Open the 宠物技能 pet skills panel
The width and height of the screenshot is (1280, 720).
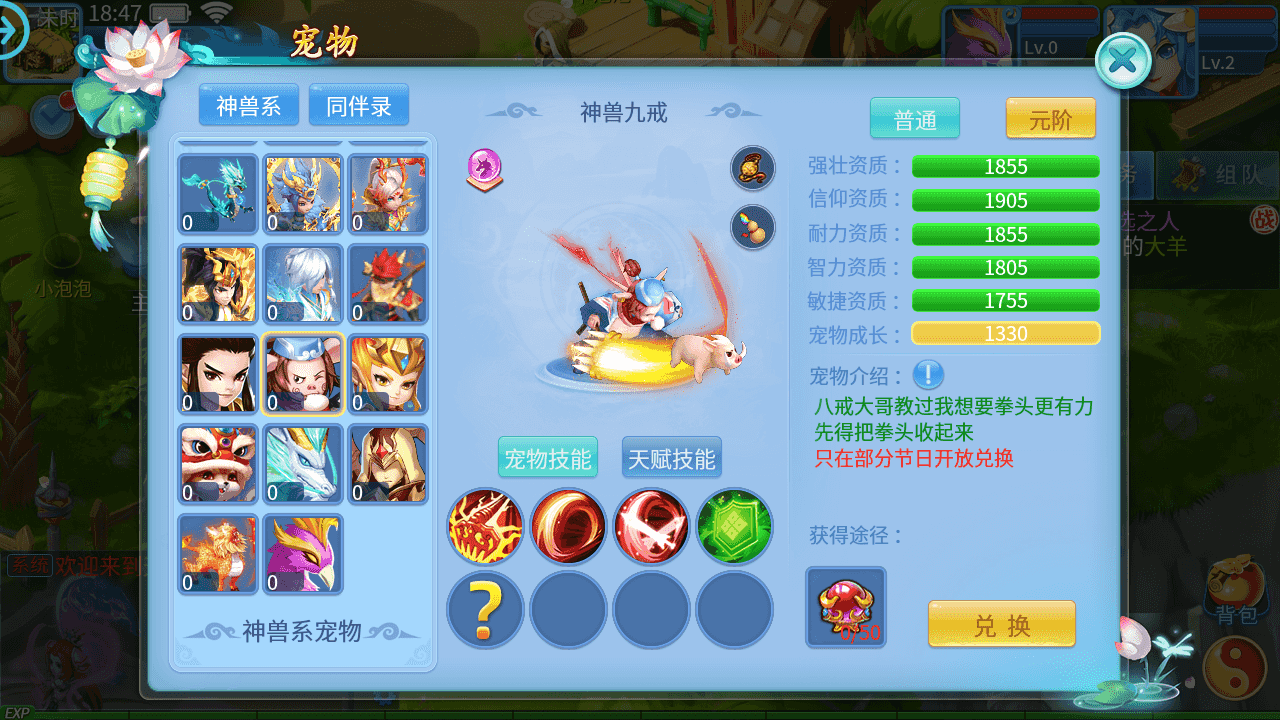click(548, 456)
